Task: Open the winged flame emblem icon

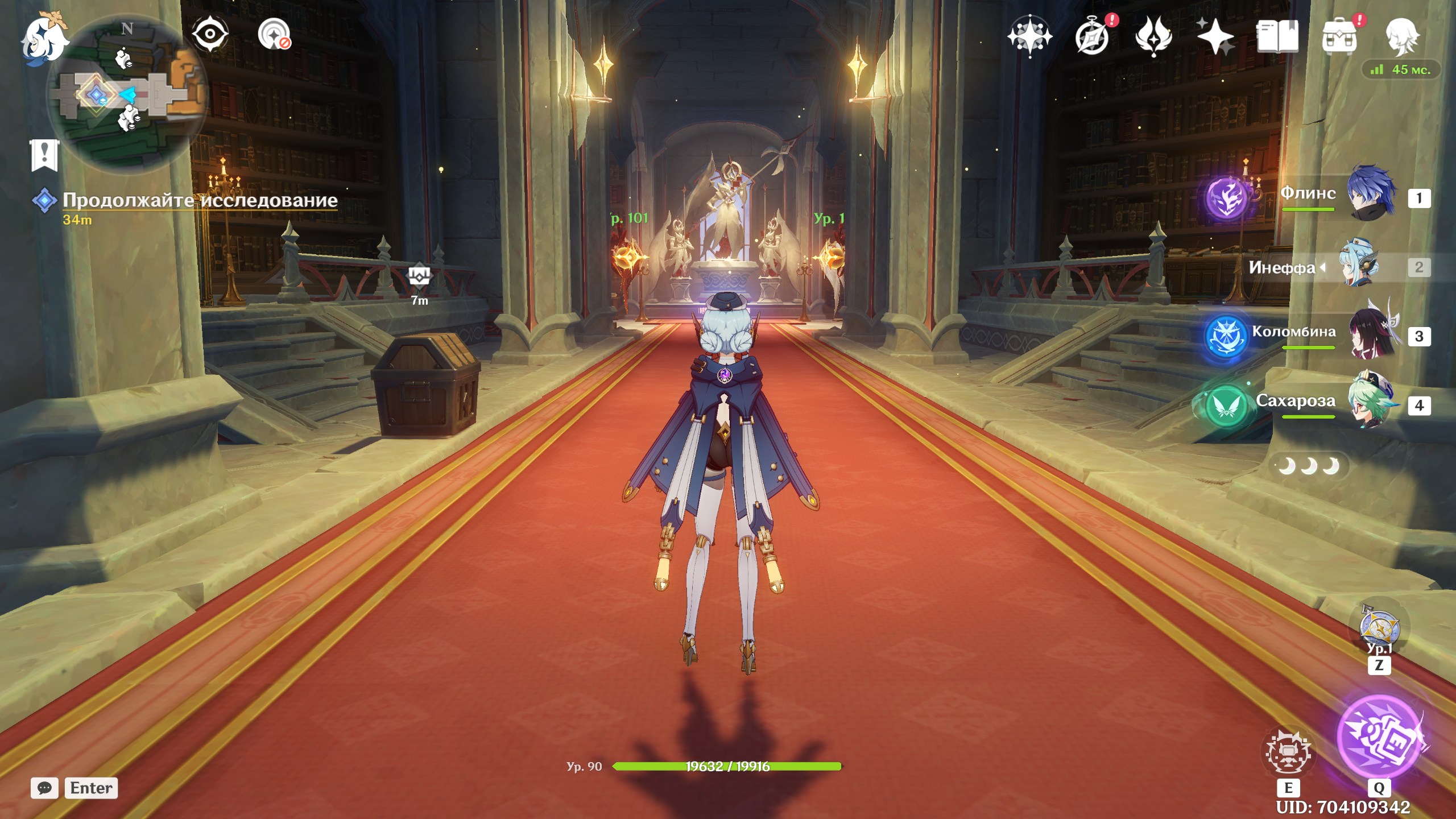Action: click(1153, 36)
